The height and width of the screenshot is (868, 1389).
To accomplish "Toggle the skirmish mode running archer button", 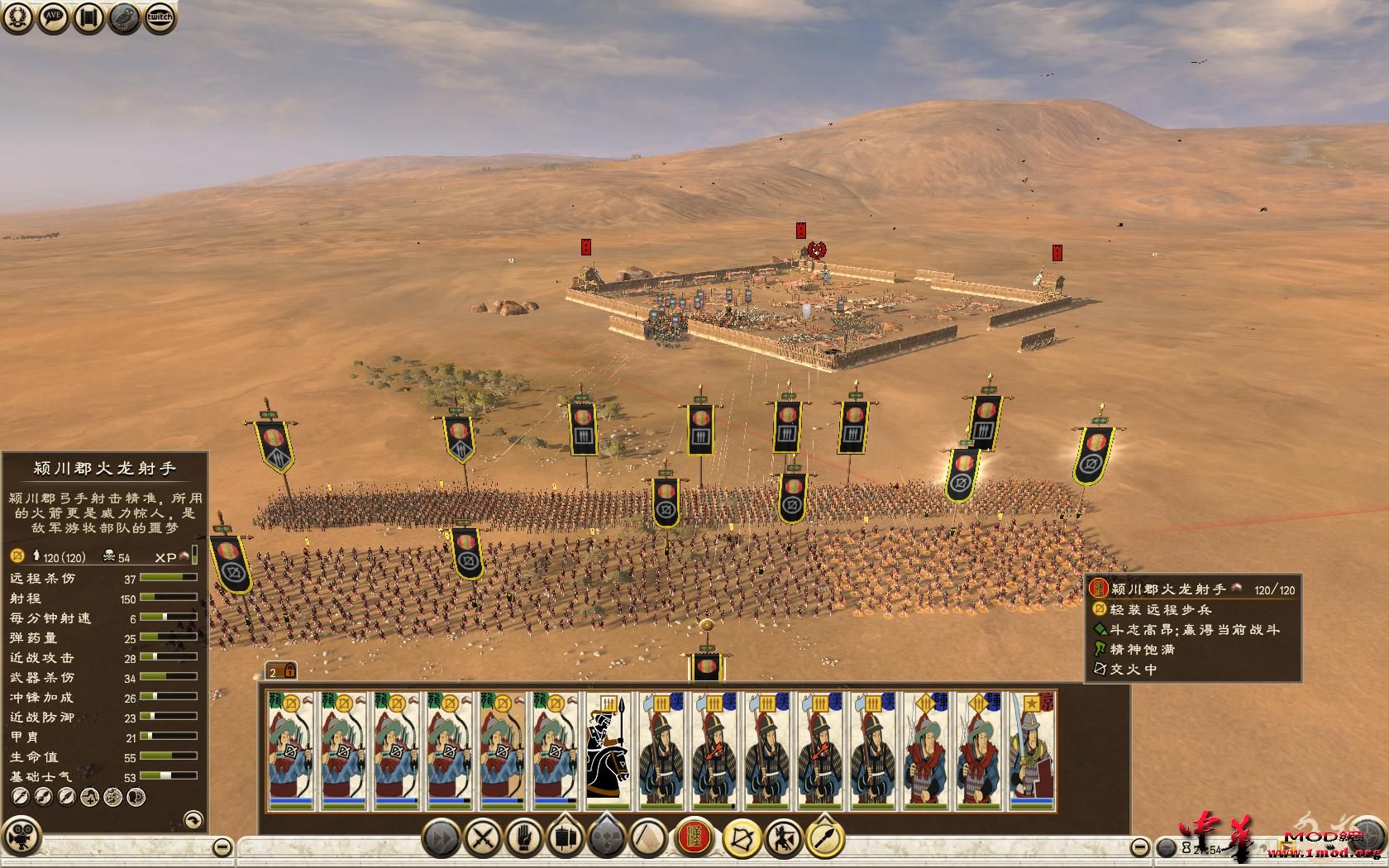I will [x=782, y=838].
